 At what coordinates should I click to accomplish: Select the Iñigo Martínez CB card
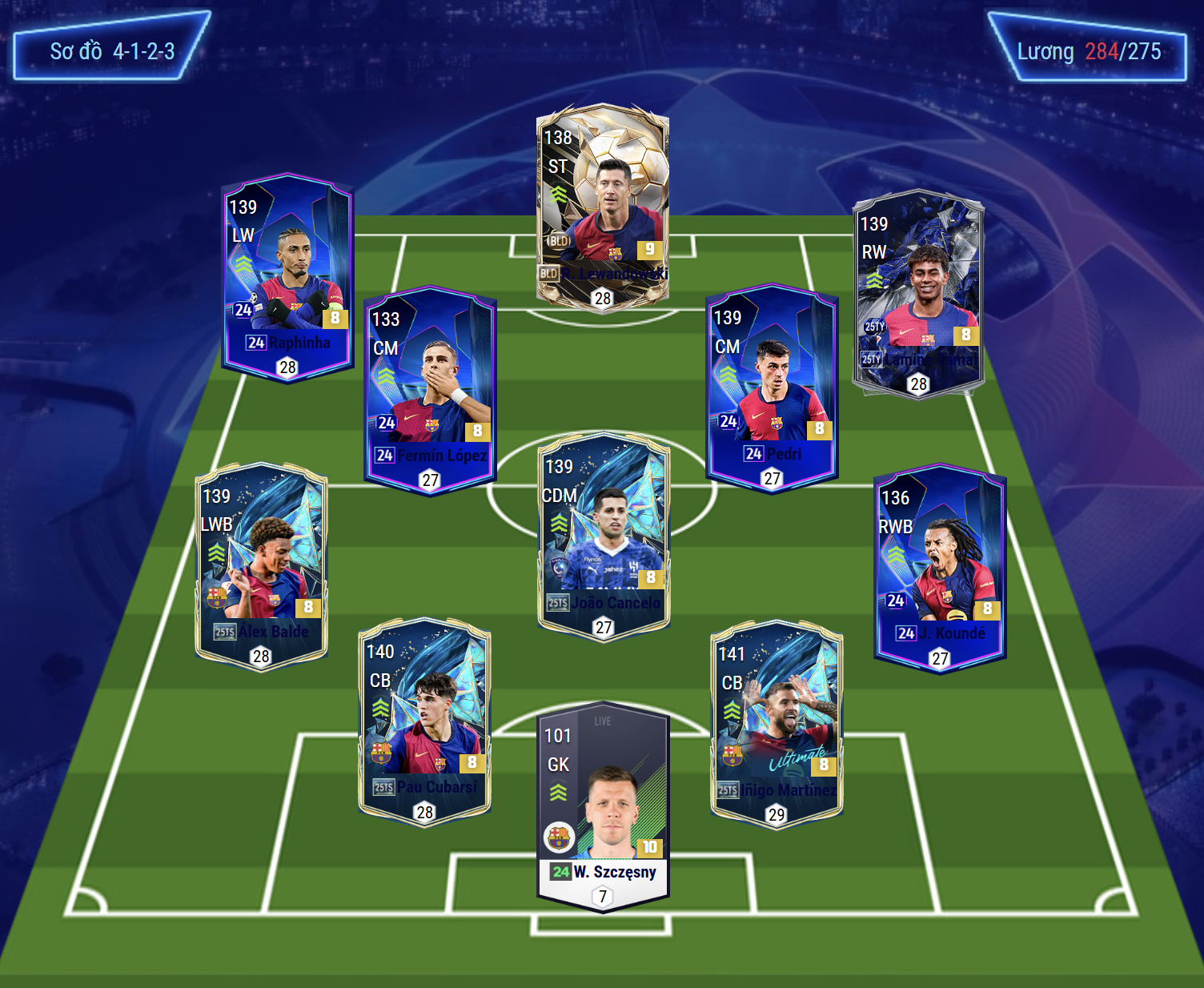777,724
